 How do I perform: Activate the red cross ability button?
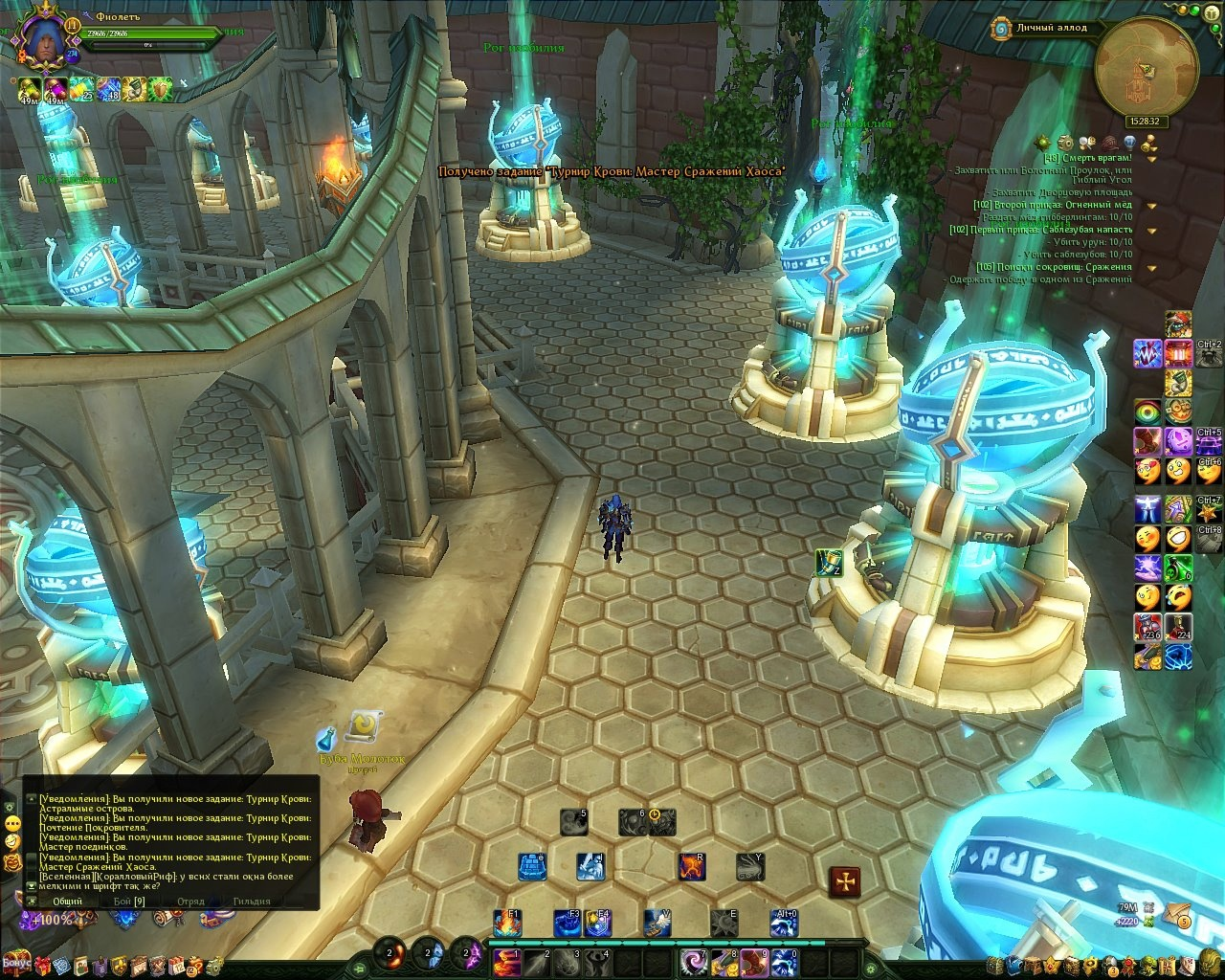pos(844,880)
